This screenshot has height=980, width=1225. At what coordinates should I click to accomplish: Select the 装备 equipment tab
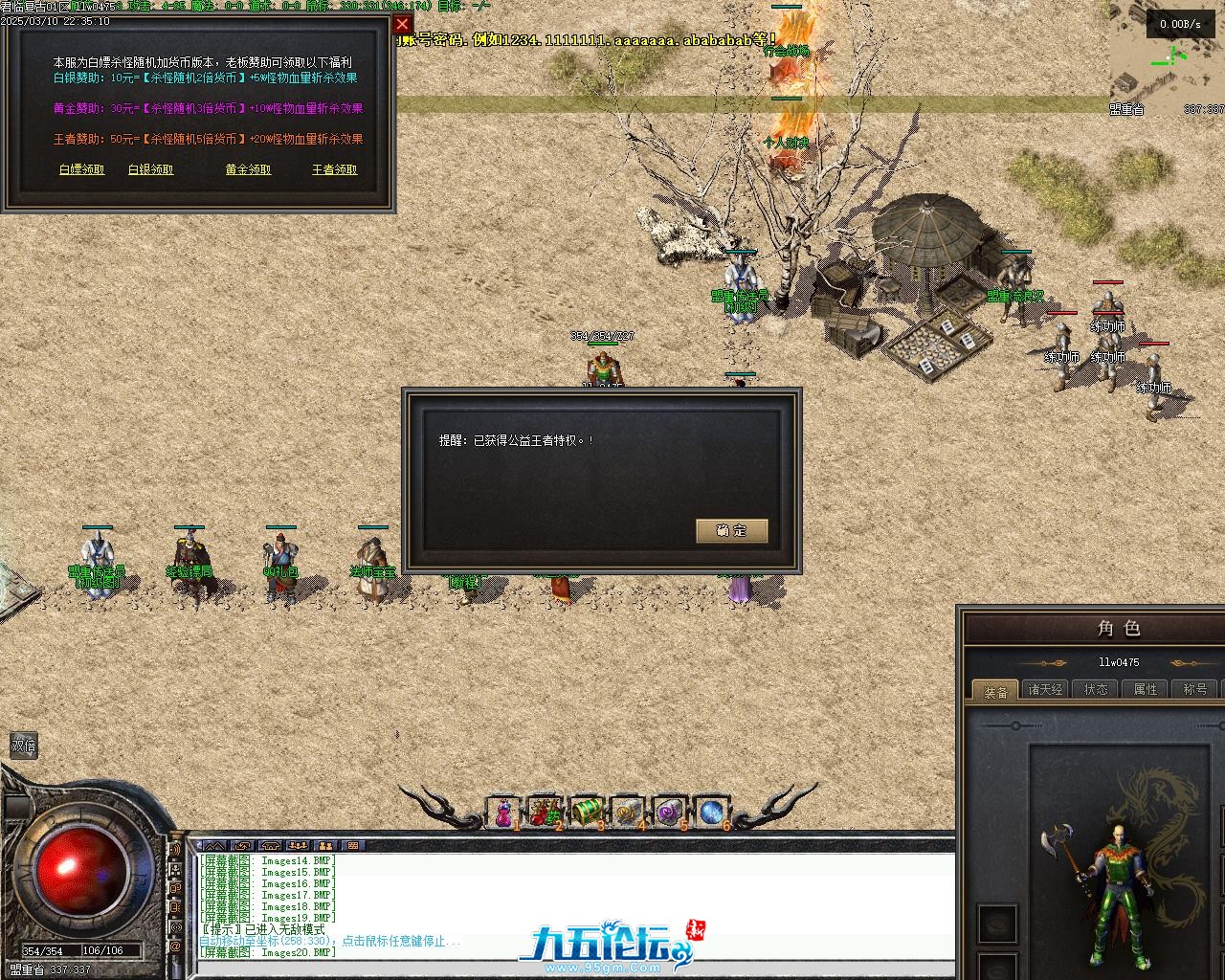pos(995,691)
